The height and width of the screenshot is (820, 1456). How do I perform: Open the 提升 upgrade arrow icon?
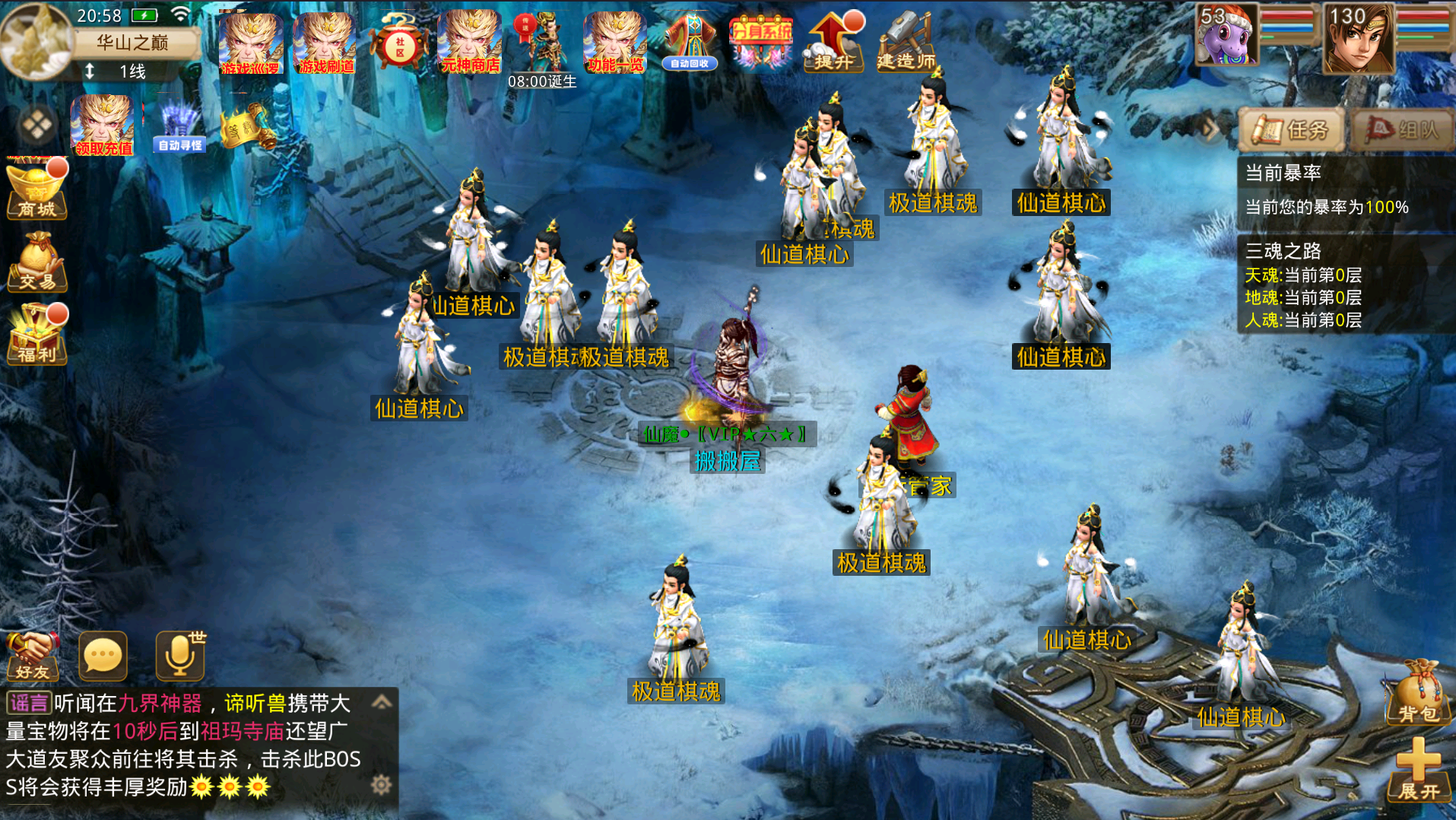834,44
